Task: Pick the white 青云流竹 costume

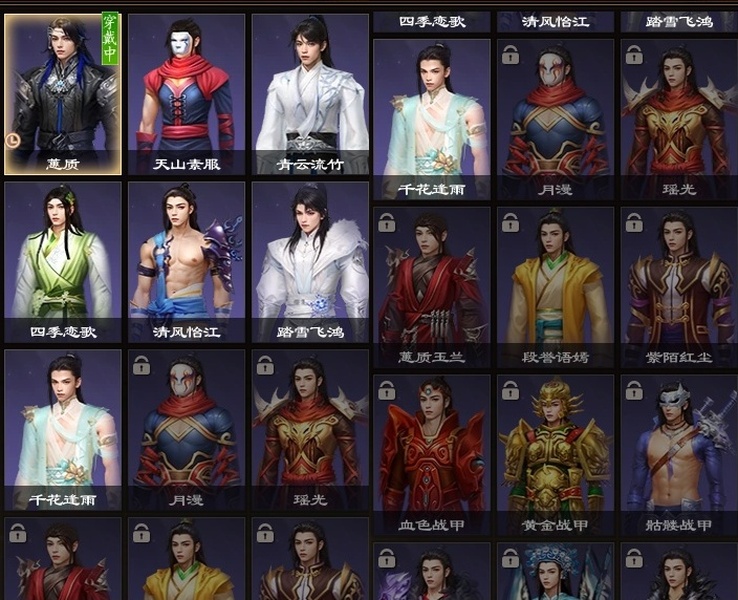Action: point(310,94)
